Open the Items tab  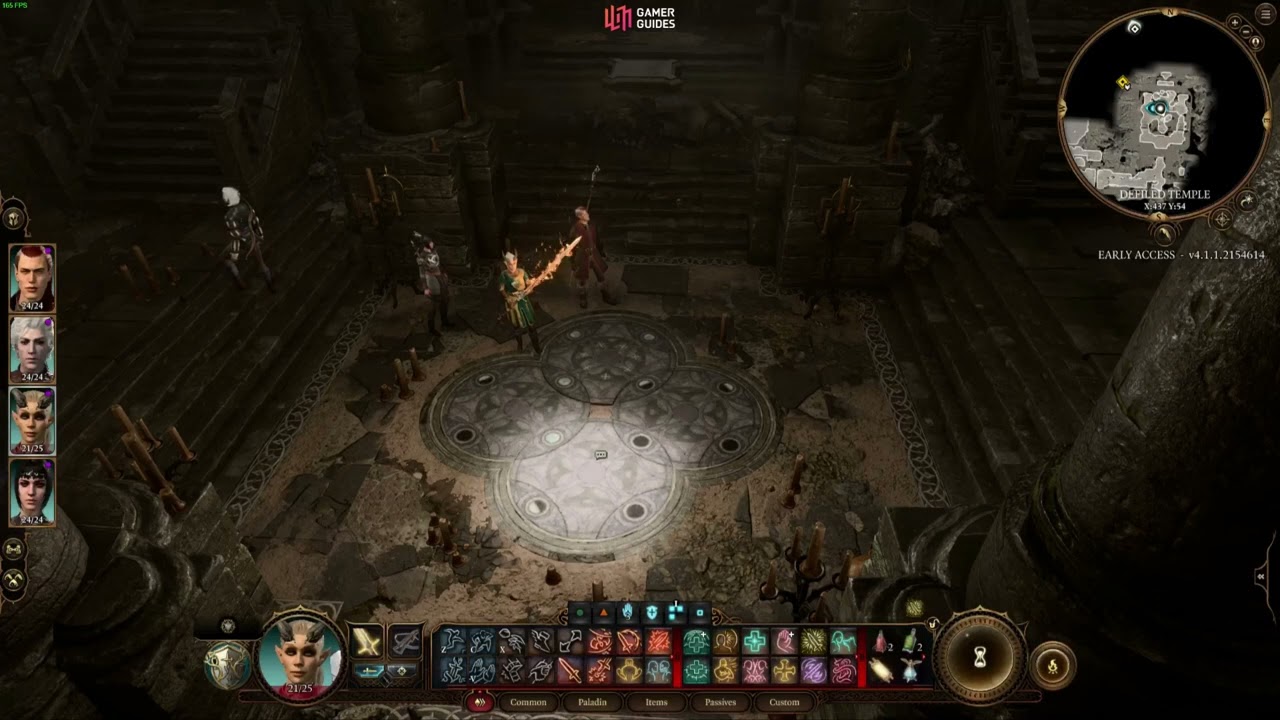click(655, 703)
